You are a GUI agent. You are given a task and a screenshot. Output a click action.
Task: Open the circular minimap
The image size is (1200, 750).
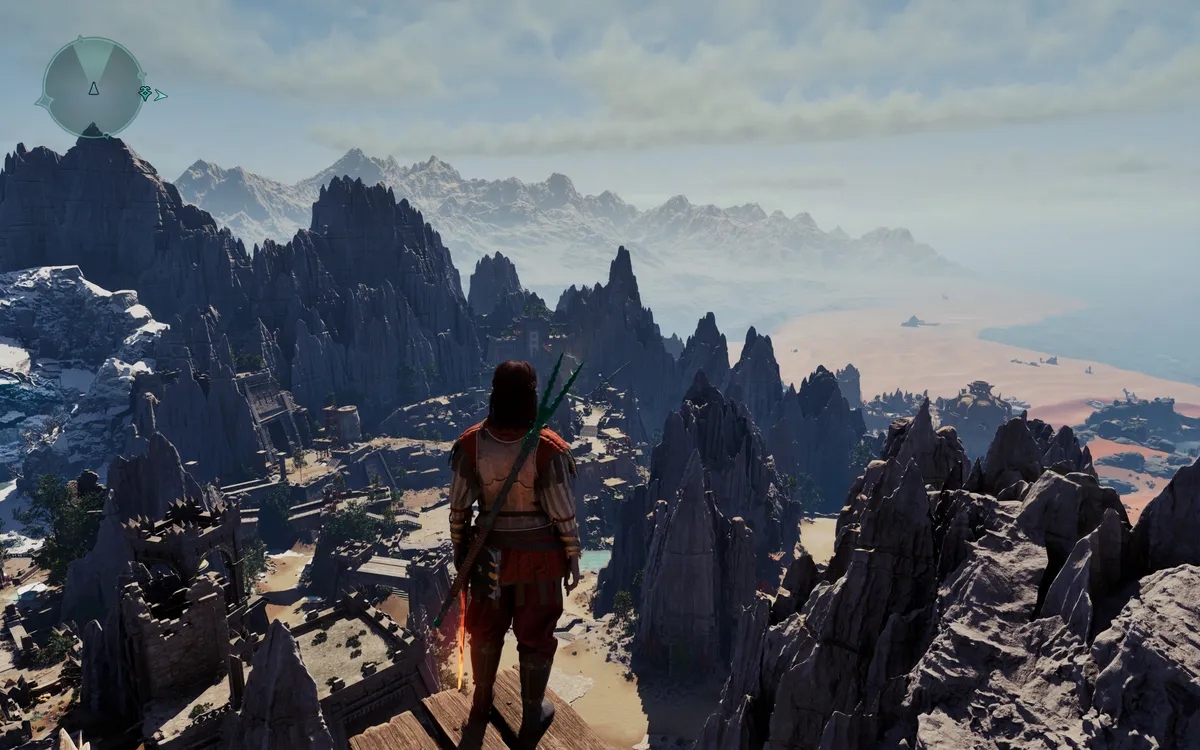pyautogui.click(x=93, y=87)
